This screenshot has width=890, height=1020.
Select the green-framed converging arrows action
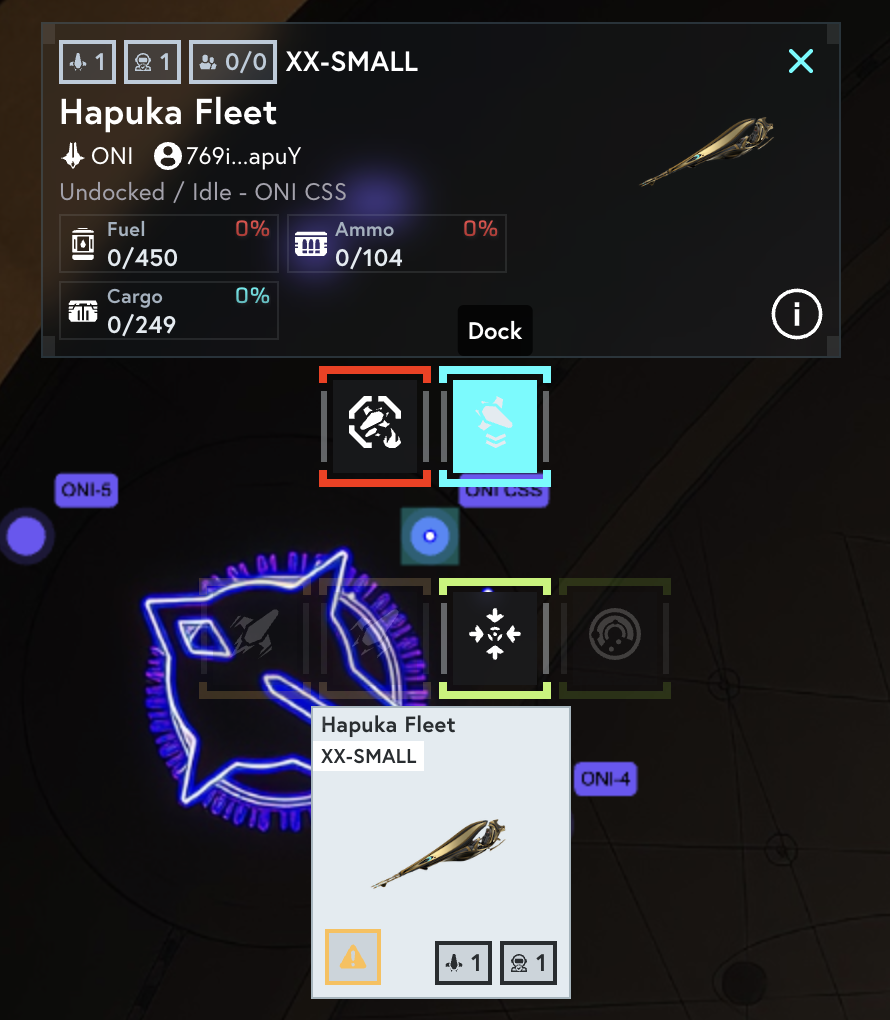click(x=495, y=635)
